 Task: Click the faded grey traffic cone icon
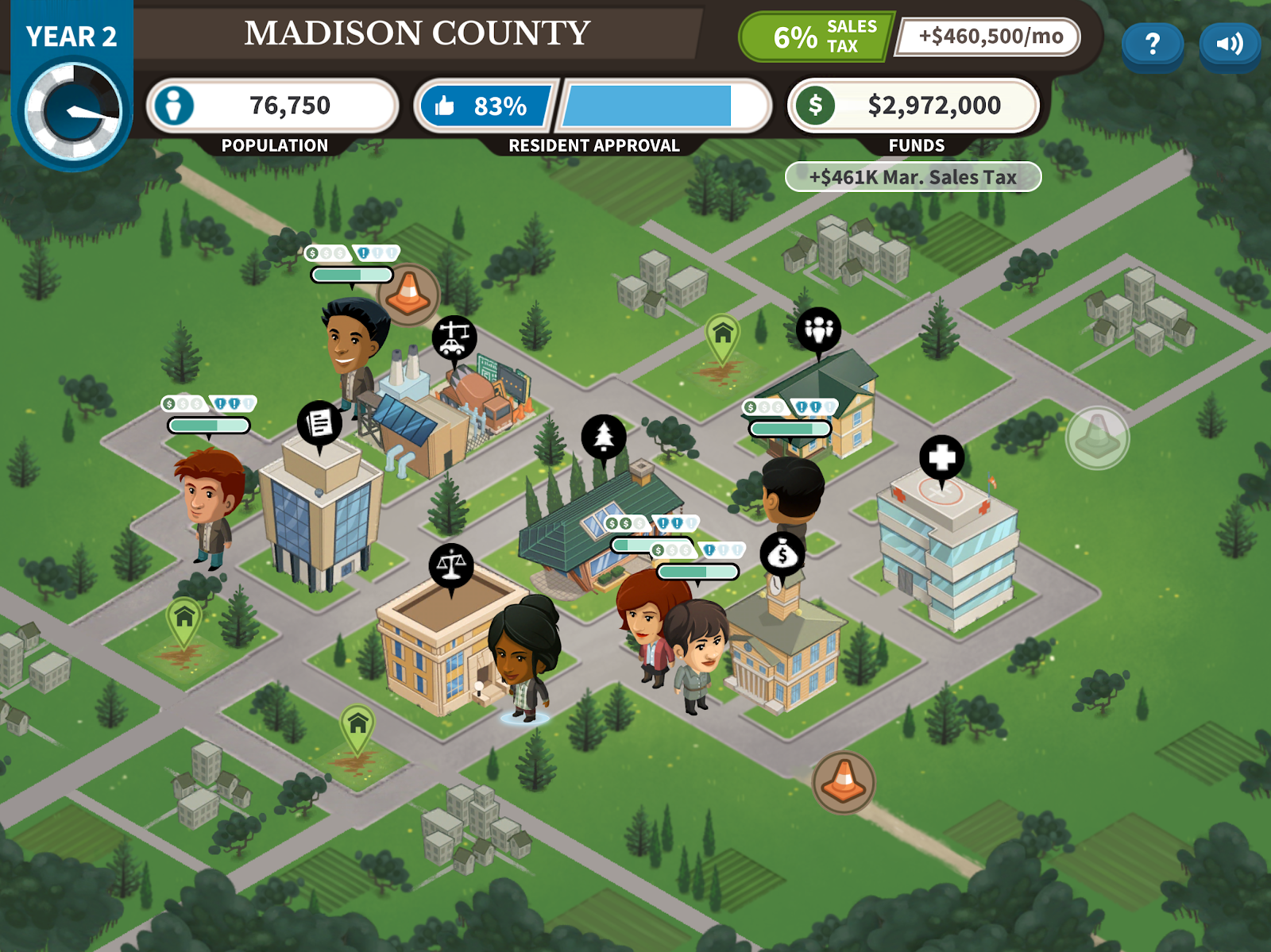pos(1097,437)
